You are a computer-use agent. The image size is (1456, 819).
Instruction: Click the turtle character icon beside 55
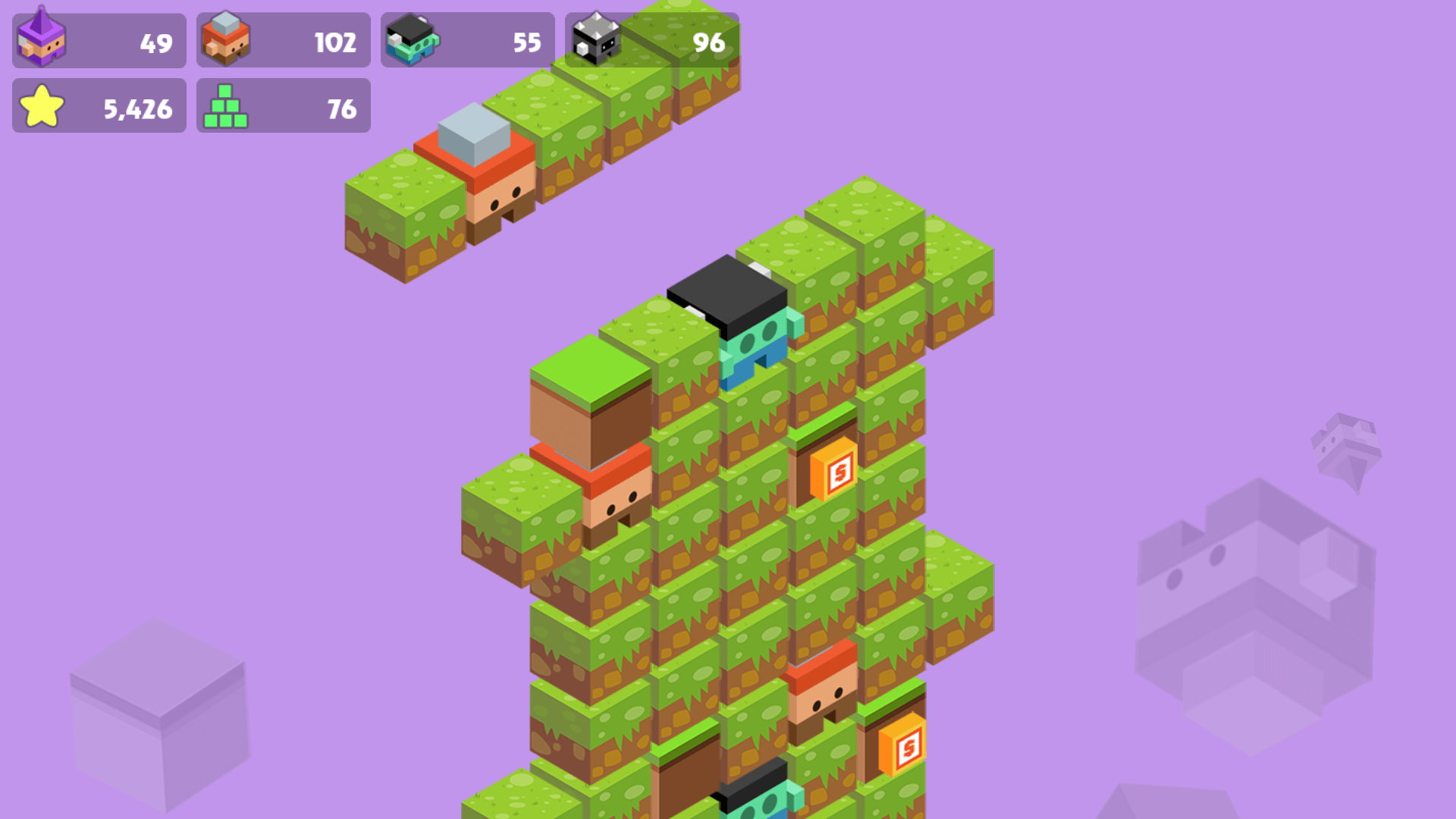coord(413,39)
